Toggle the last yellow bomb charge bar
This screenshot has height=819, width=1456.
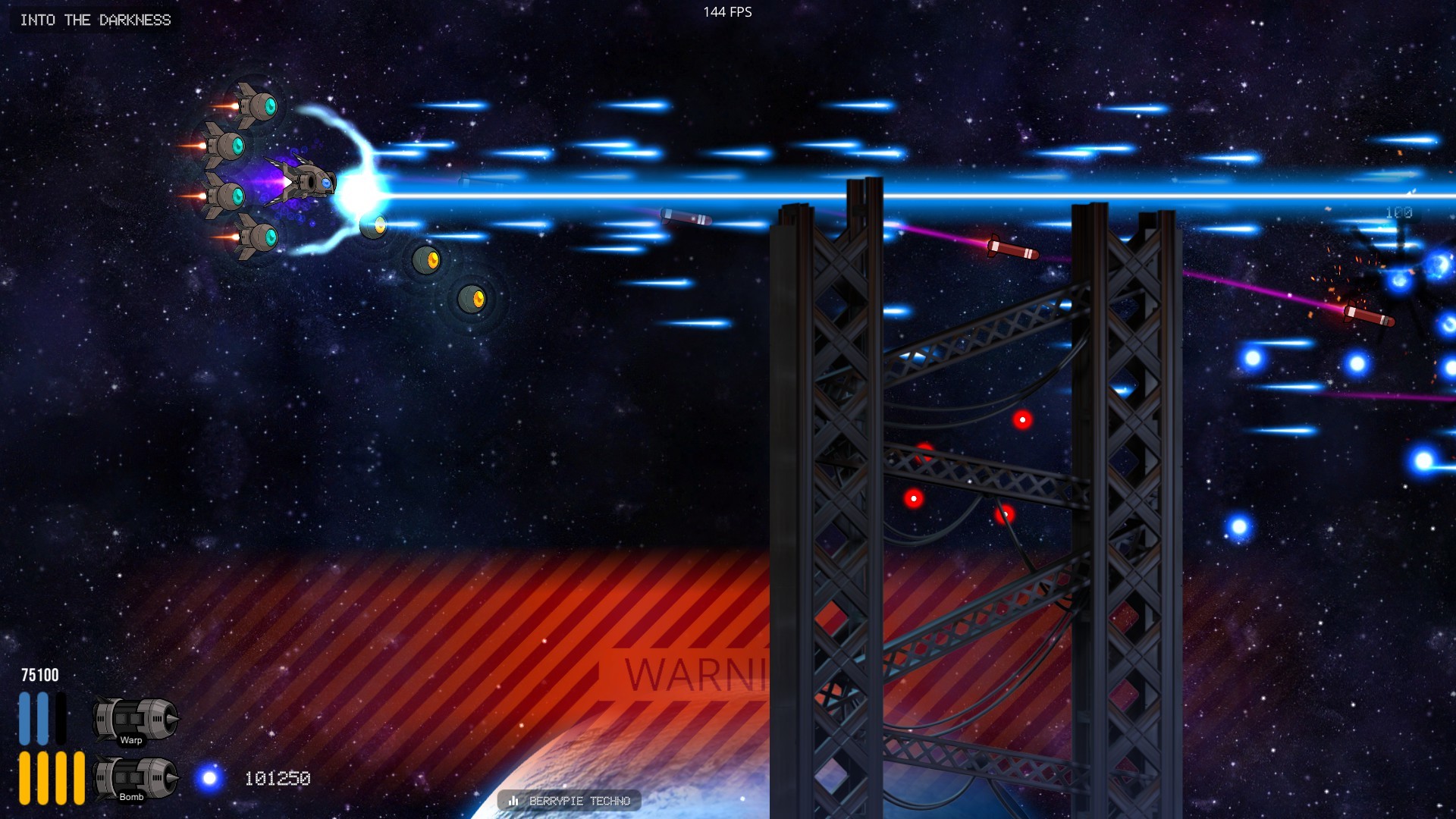[78, 777]
